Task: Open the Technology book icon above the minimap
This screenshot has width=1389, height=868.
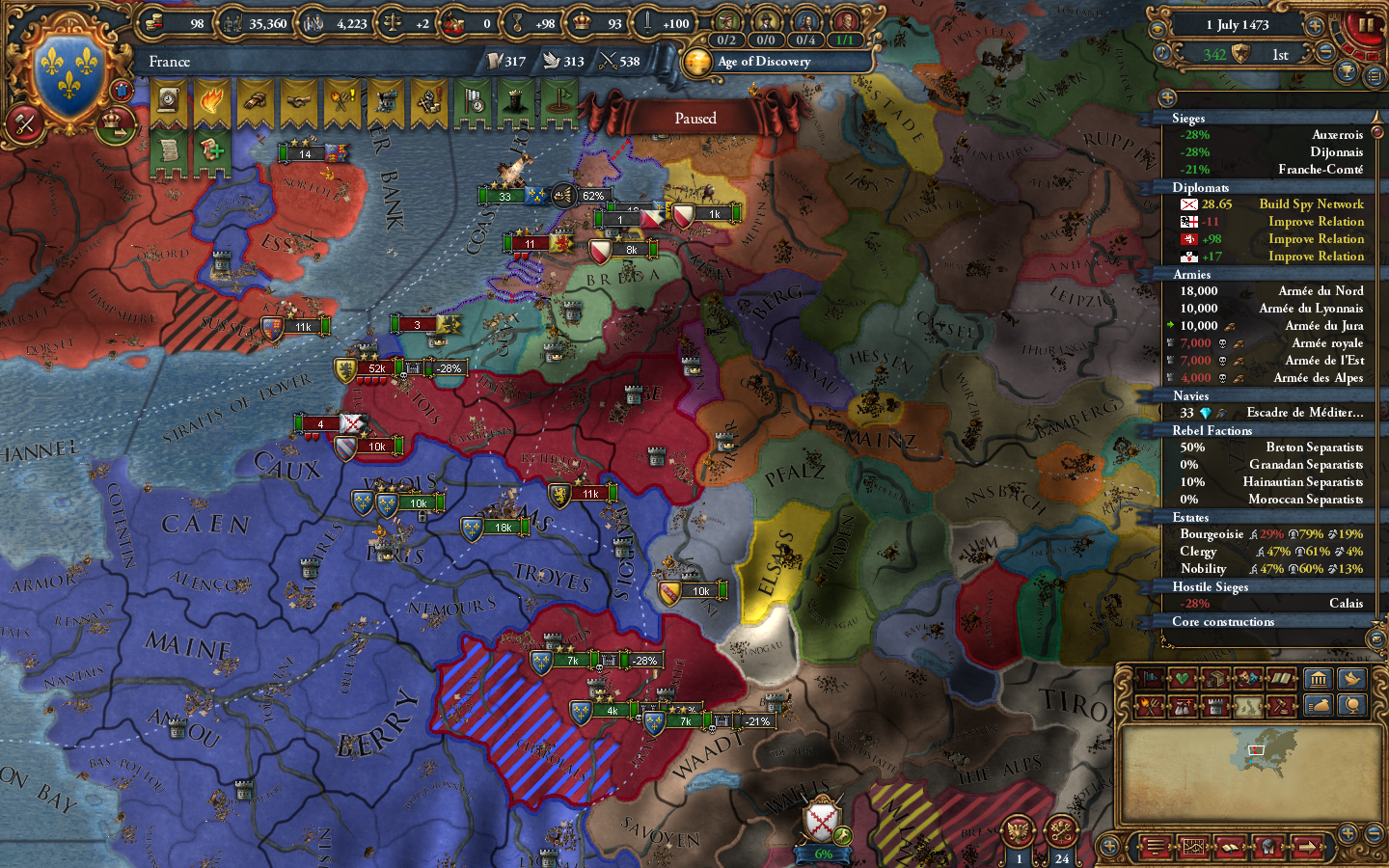Action: [1280, 676]
